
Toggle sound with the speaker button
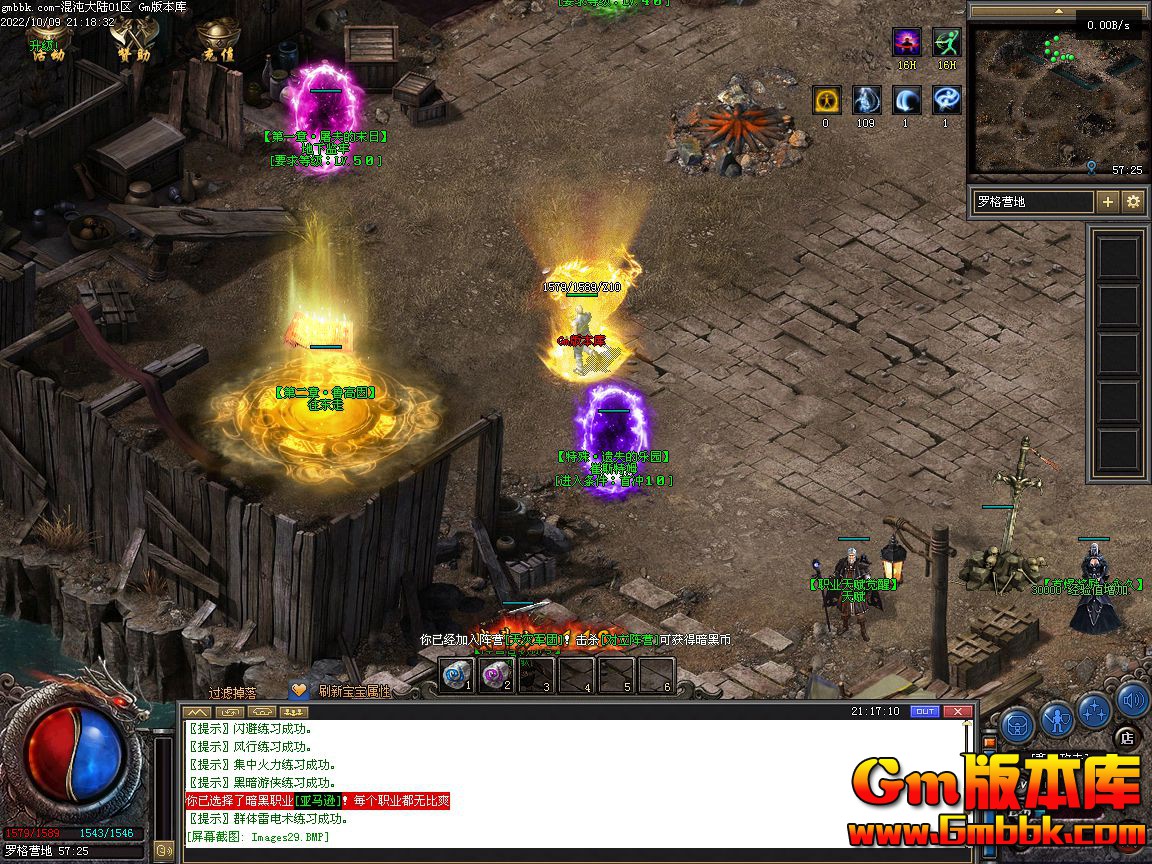point(1133,699)
